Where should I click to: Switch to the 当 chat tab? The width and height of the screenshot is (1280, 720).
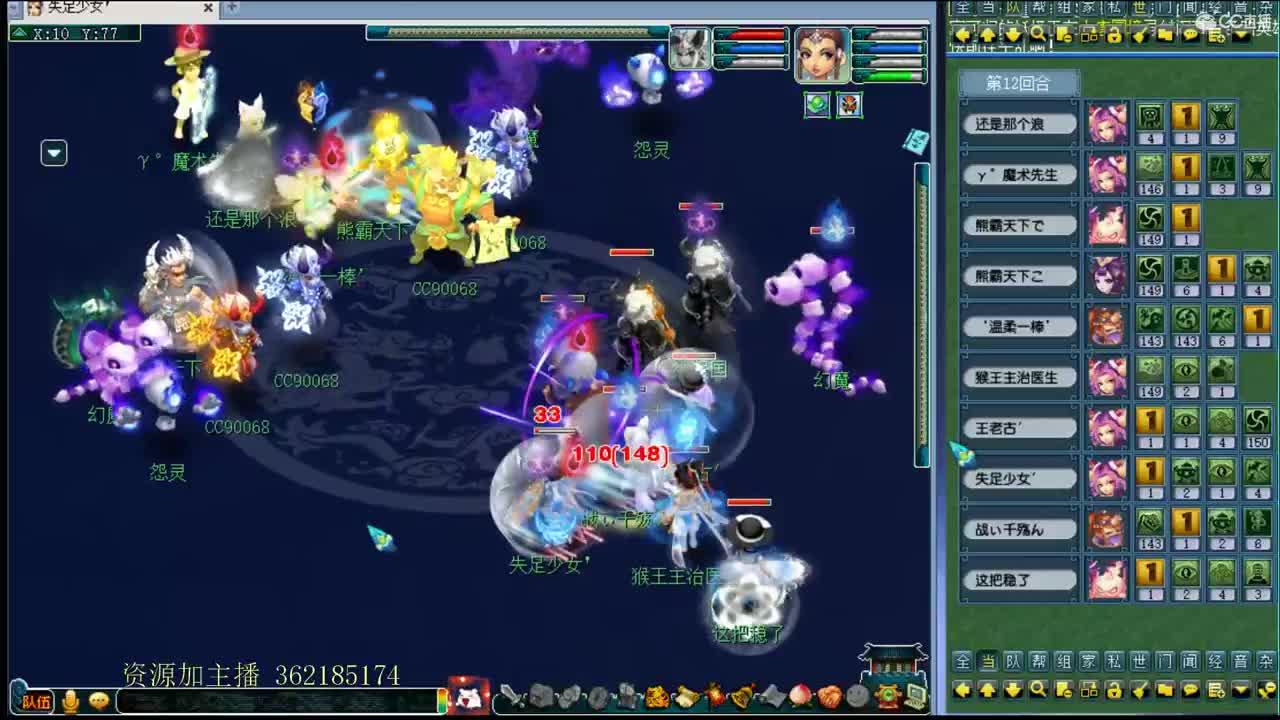click(x=988, y=8)
